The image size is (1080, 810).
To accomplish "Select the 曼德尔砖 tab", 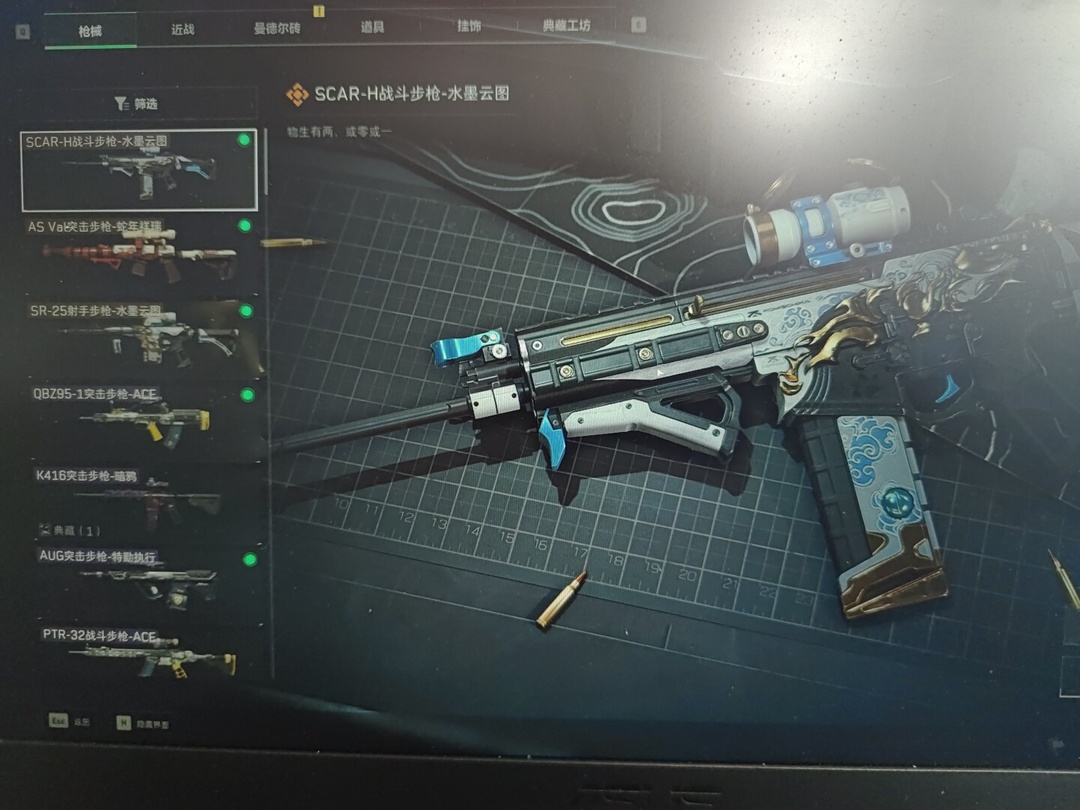I will pyautogui.click(x=277, y=28).
